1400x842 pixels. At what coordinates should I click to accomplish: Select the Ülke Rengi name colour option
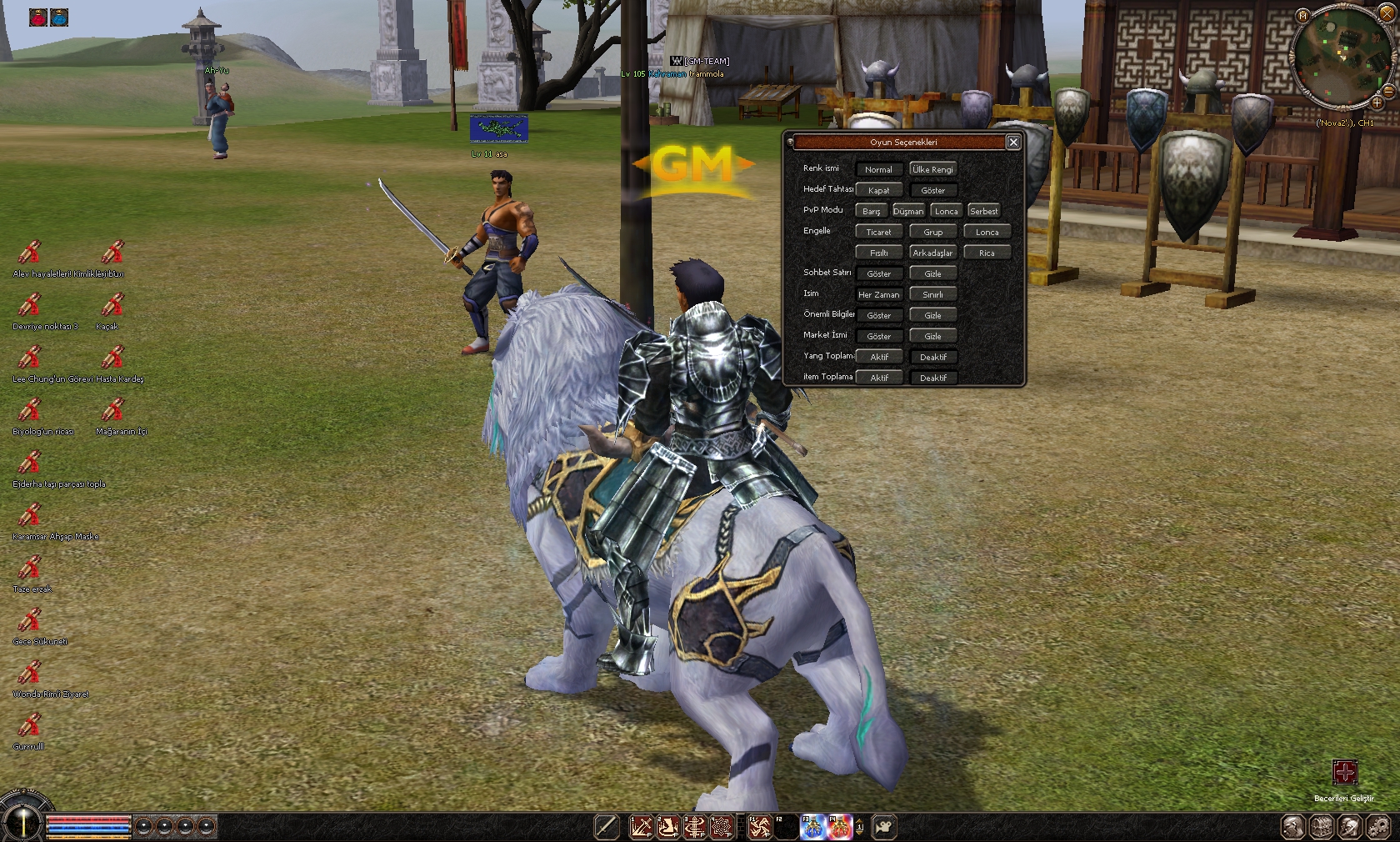932,169
